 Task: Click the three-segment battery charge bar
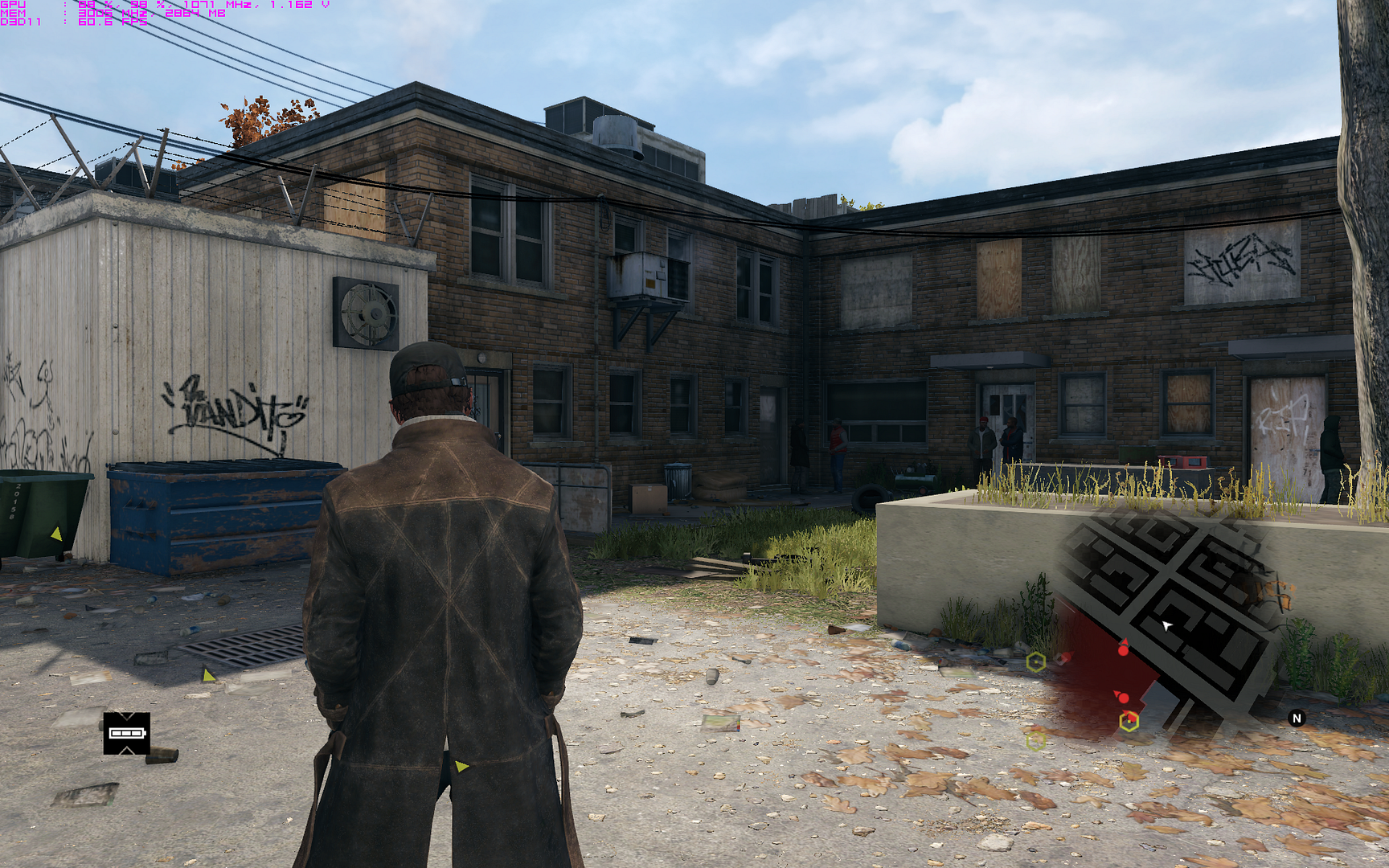pos(127,733)
